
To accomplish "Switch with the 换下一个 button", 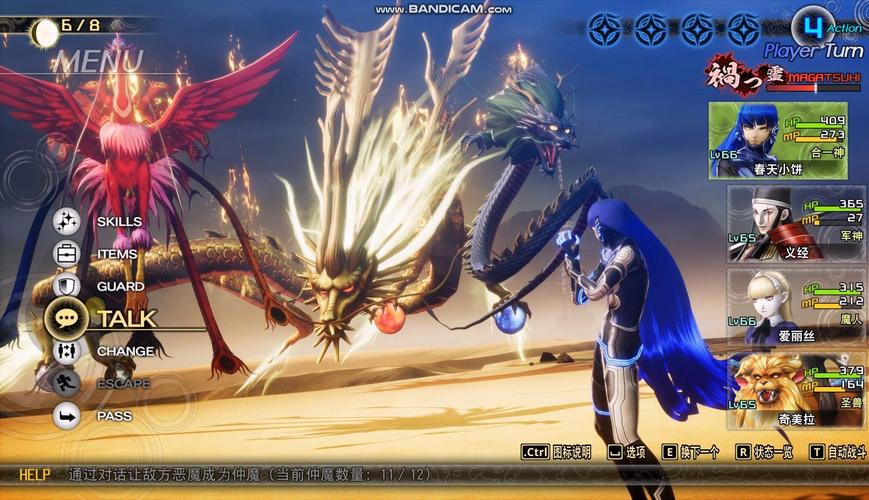I will tap(691, 452).
